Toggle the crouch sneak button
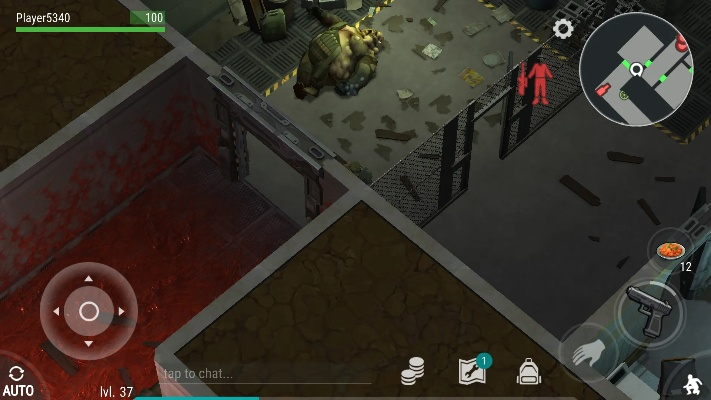Viewport: 711px width, 400px height. 692,383
